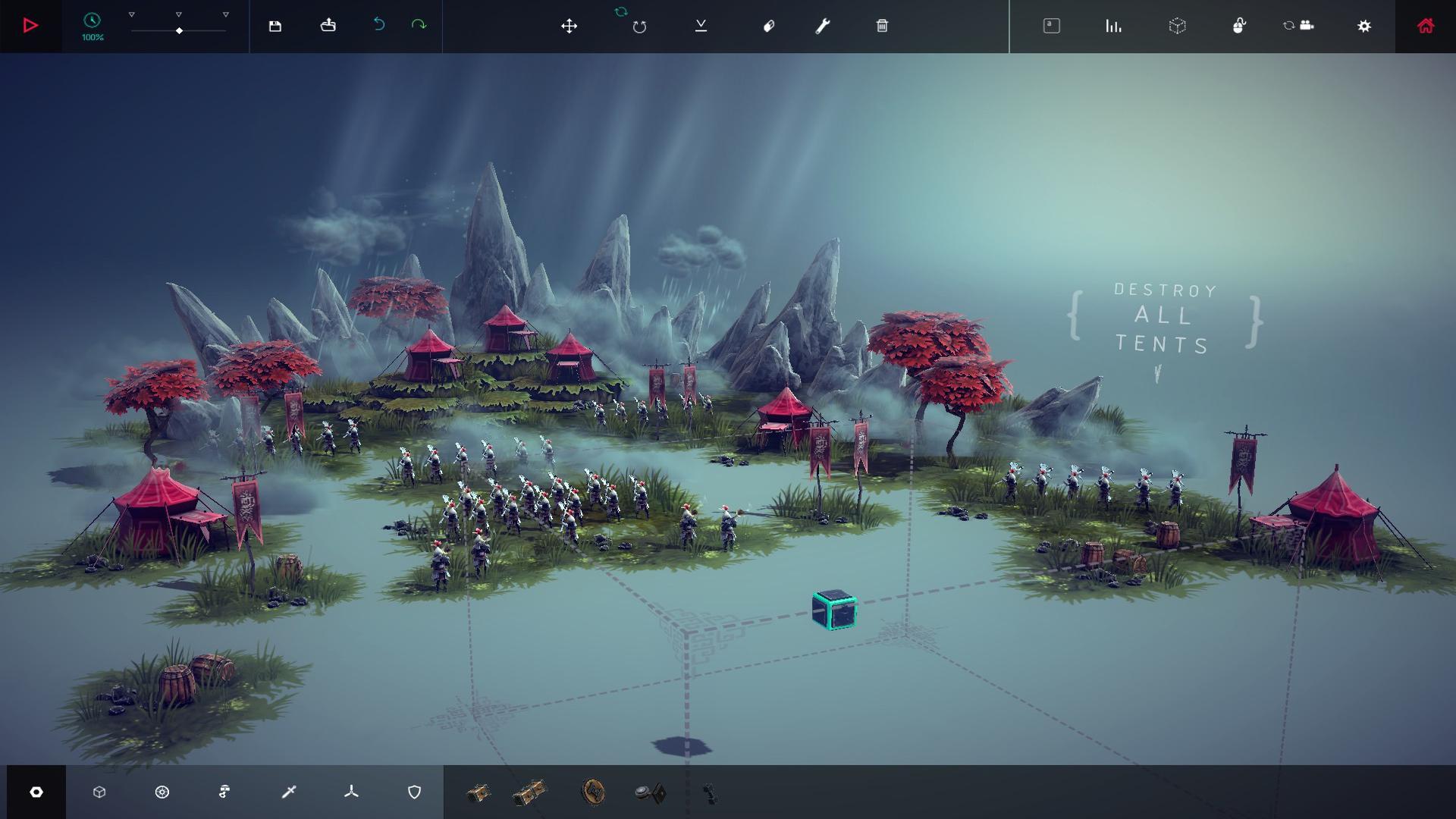Open the machine statistics panel
The width and height of the screenshot is (1456, 819).
(1113, 25)
